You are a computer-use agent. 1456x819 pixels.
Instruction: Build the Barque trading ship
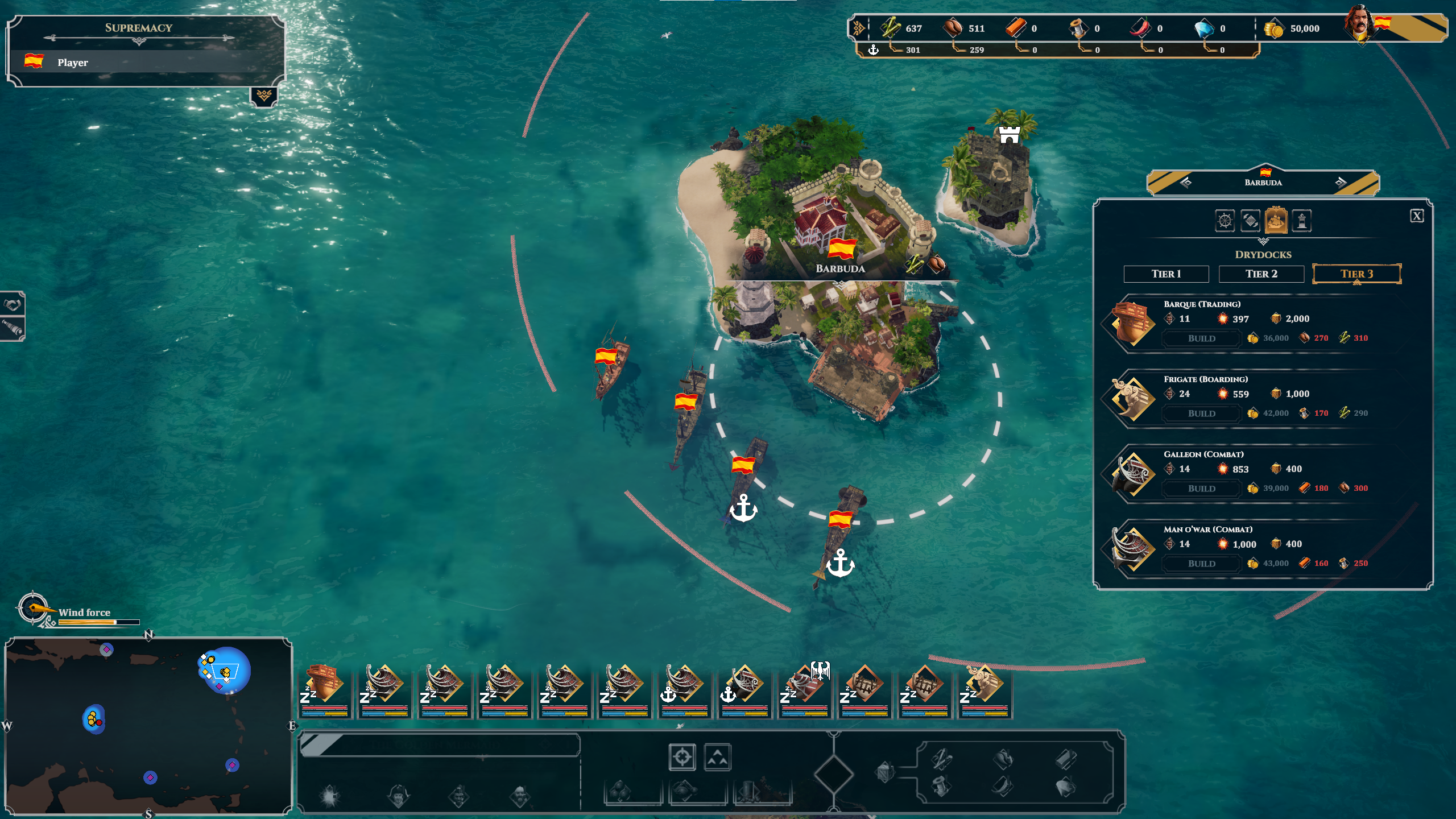[1201, 338]
